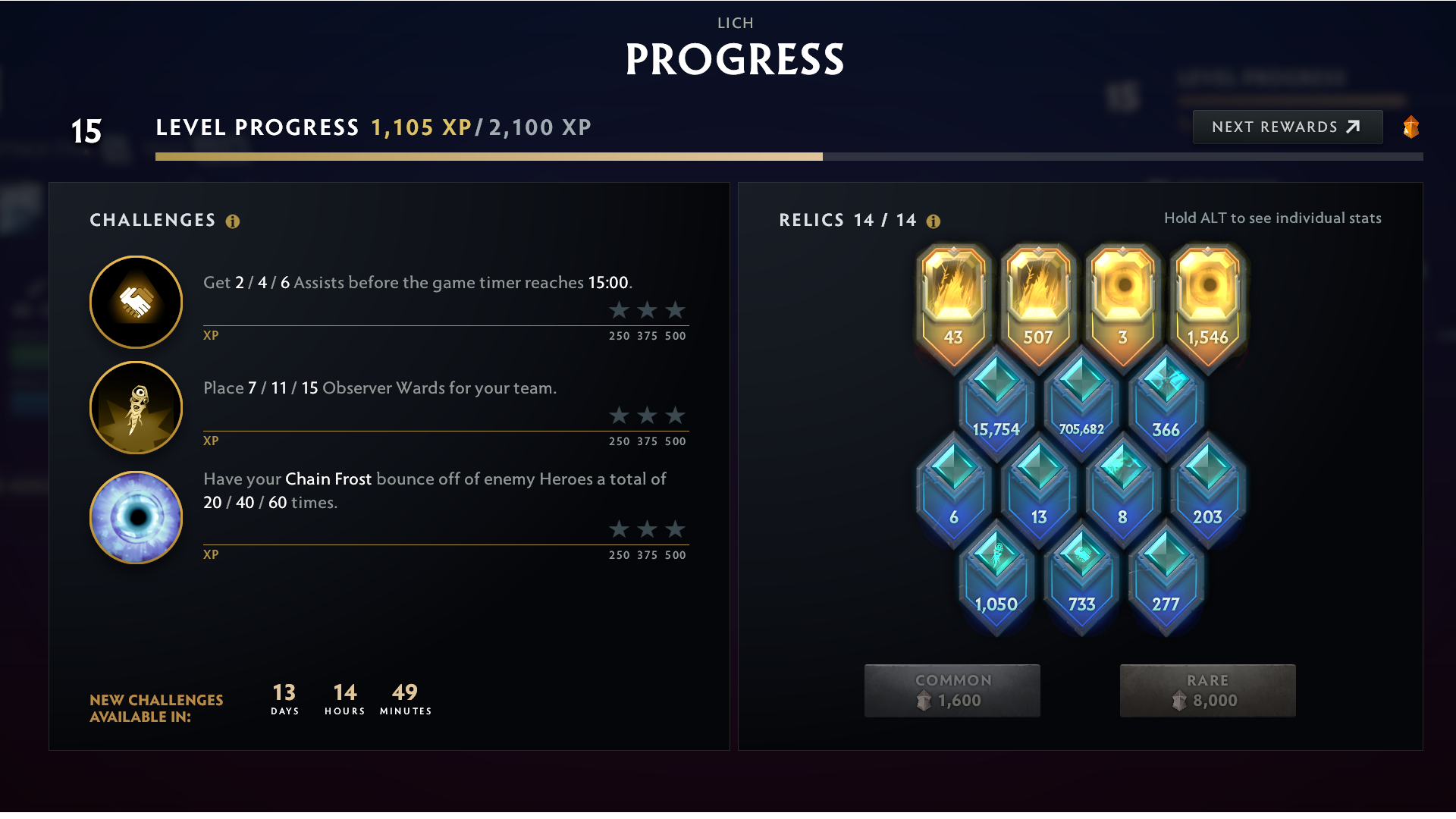Click the handshake Assists challenge icon
Image resolution: width=1456 pixels, height=819 pixels.
click(135, 301)
